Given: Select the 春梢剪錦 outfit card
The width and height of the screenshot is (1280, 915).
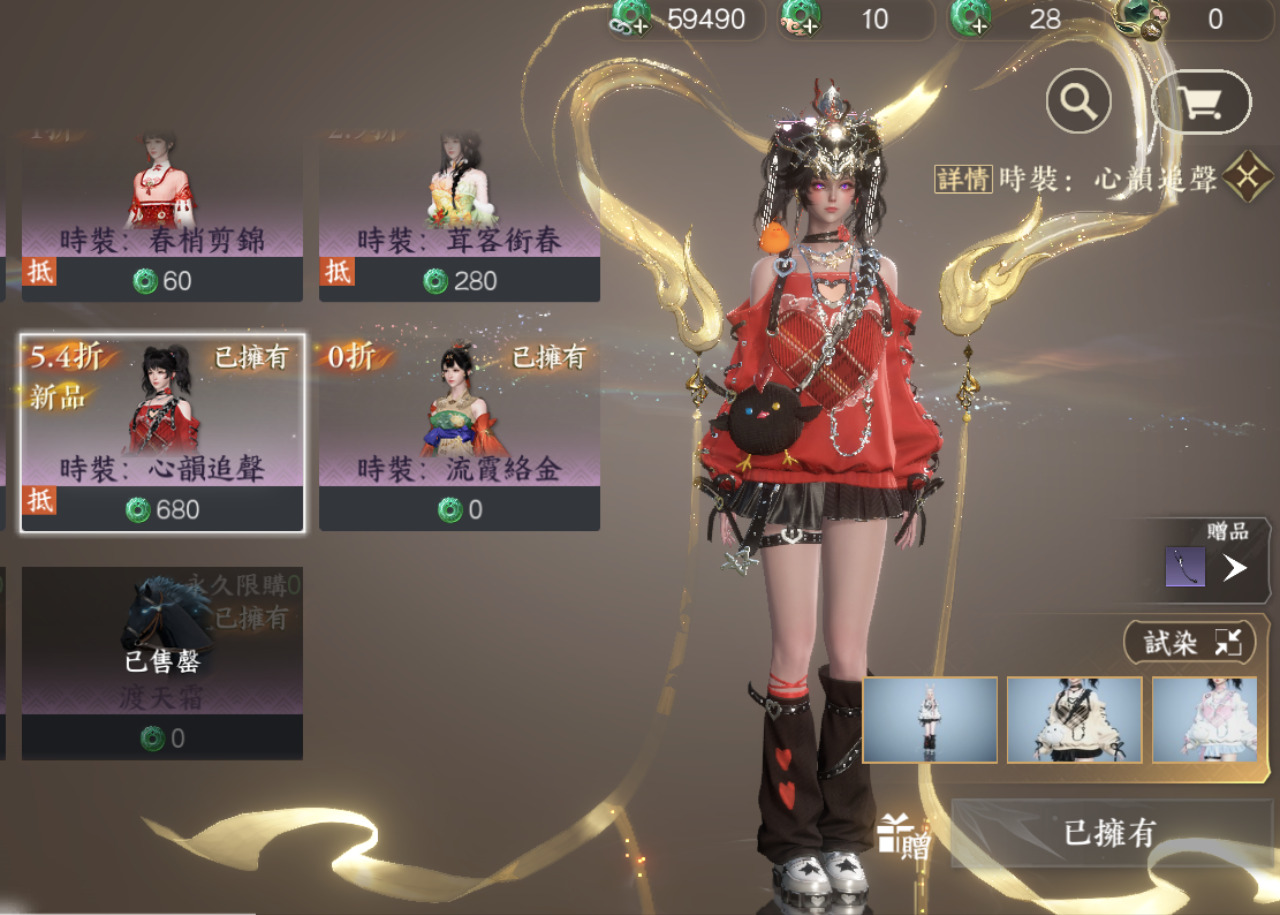Looking at the screenshot, I should click(x=162, y=213).
